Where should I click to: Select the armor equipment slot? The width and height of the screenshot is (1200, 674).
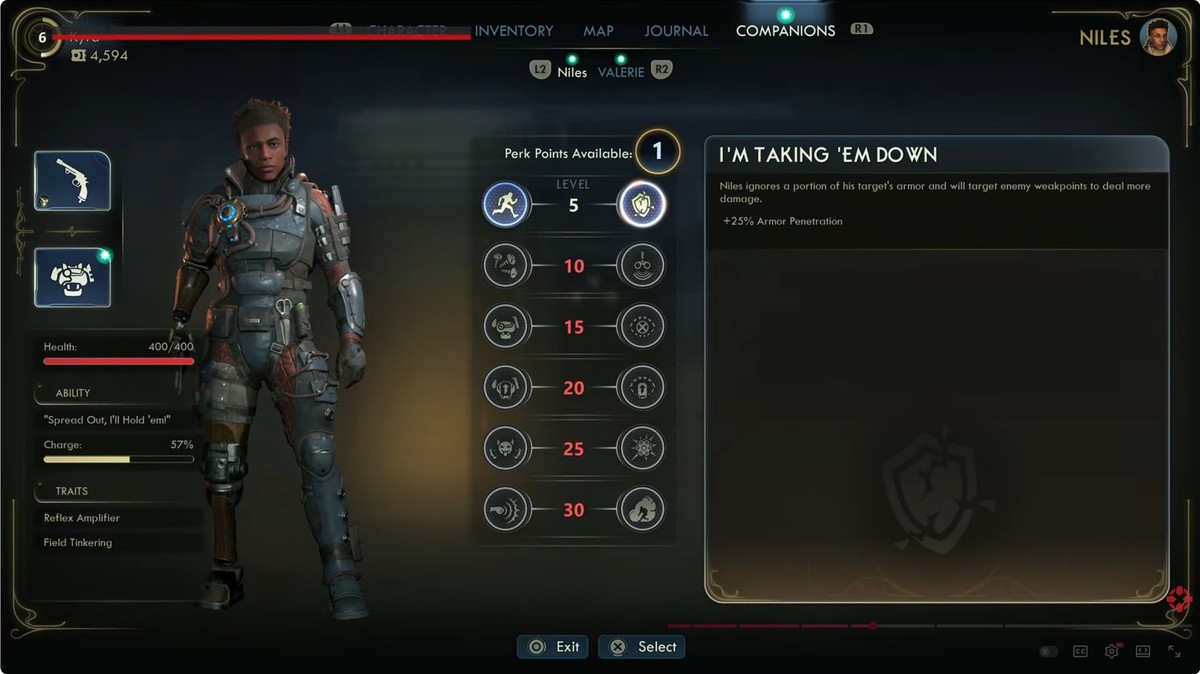(72, 277)
